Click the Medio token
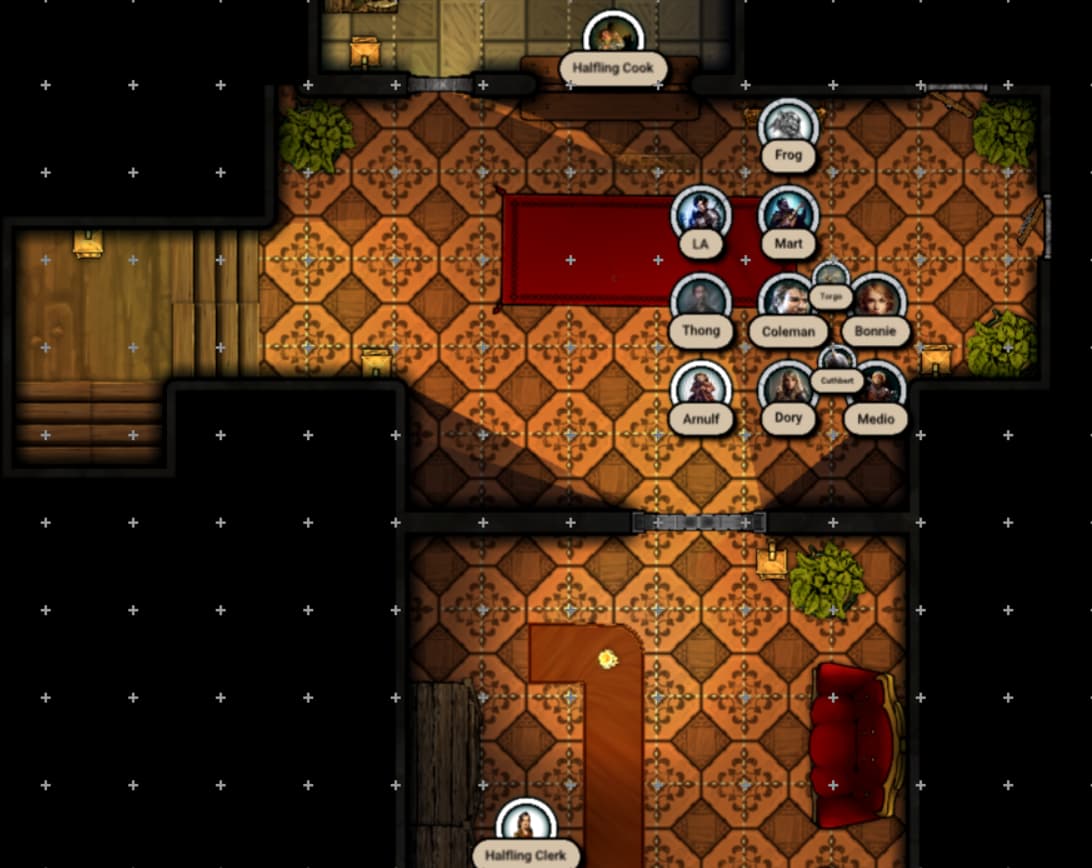 click(x=878, y=387)
